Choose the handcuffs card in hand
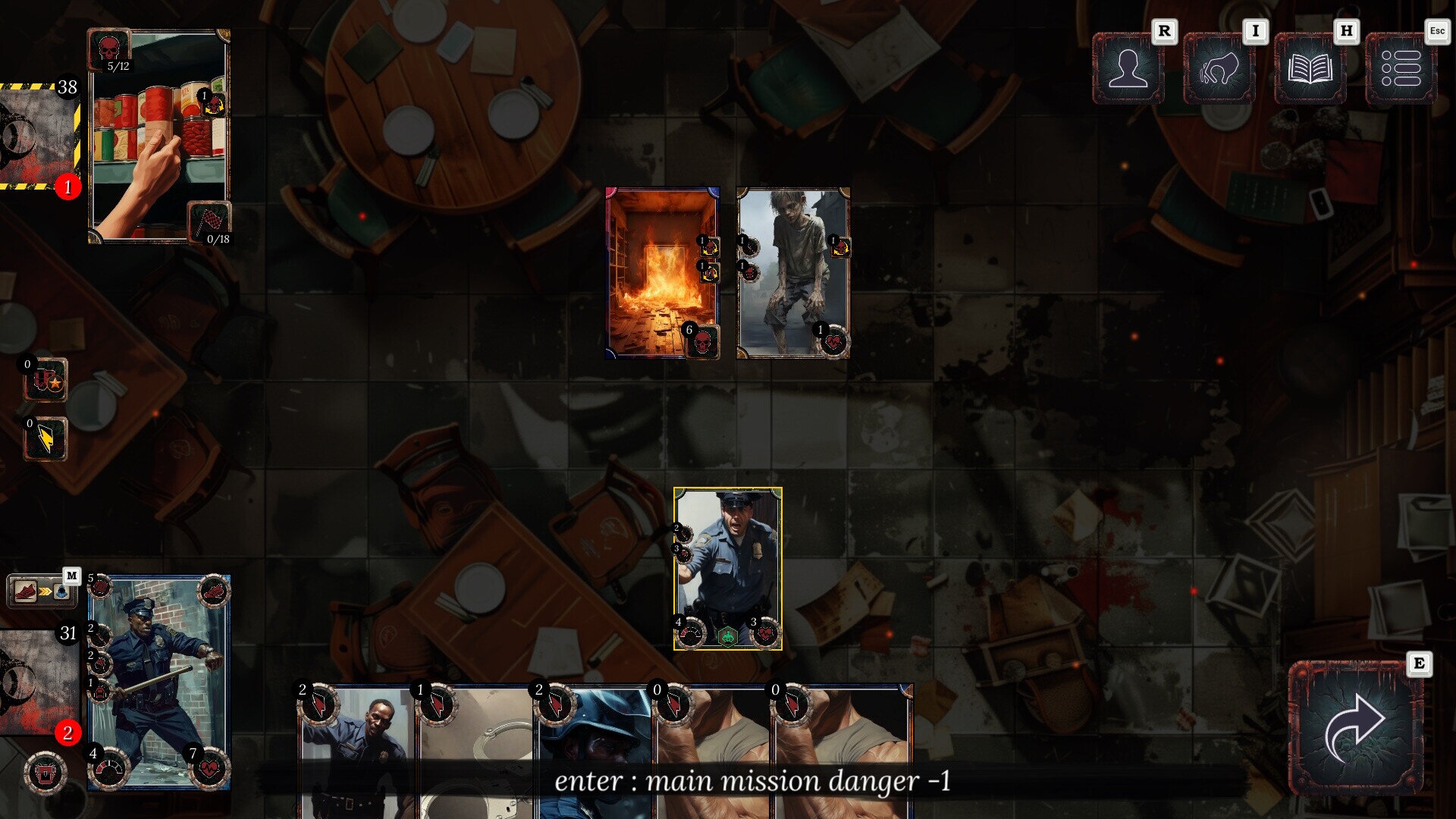1456x819 pixels. click(x=476, y=751)
